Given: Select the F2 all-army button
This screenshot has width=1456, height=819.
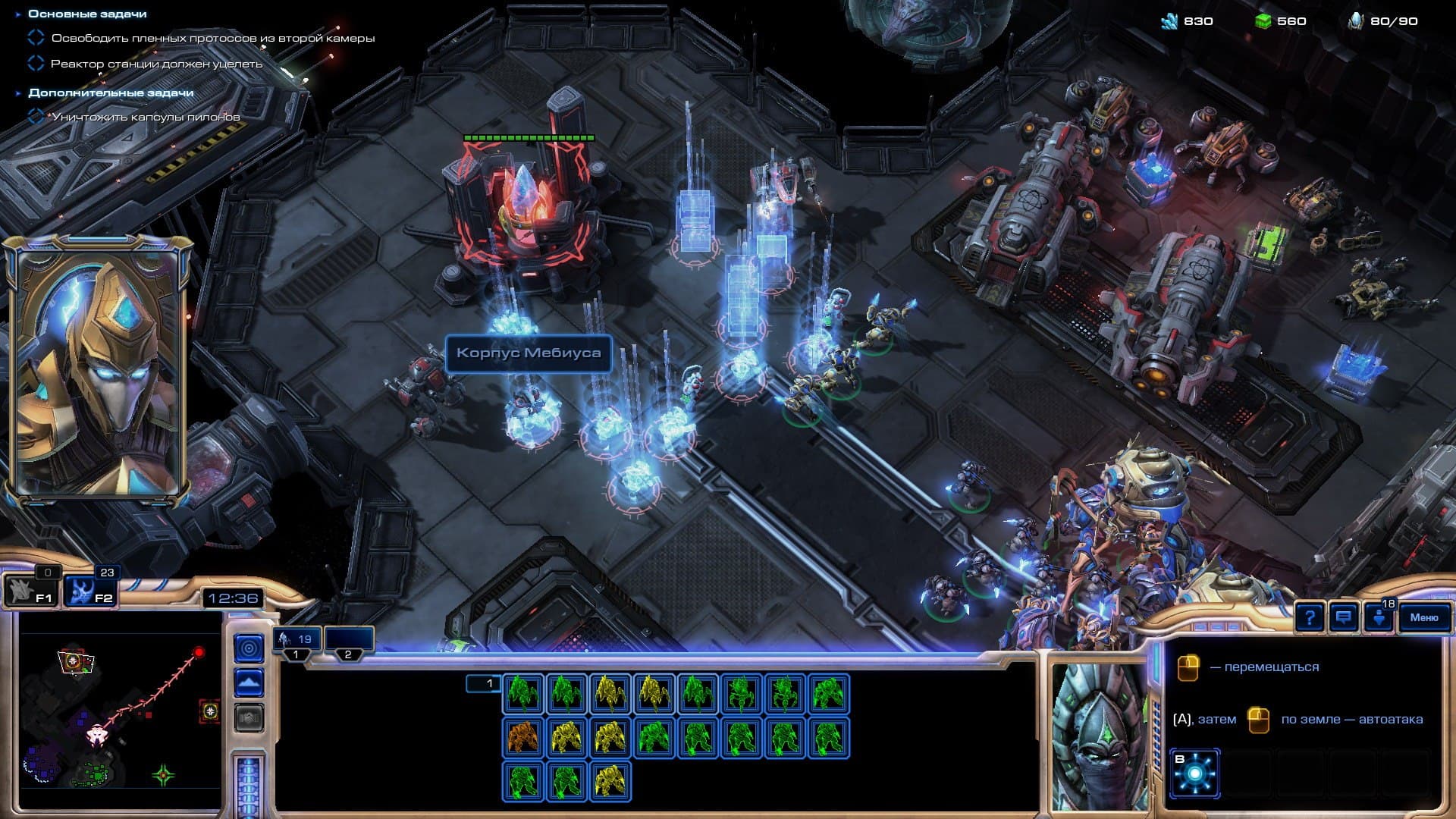Looking at the screenshot, I should click(89, 590).
